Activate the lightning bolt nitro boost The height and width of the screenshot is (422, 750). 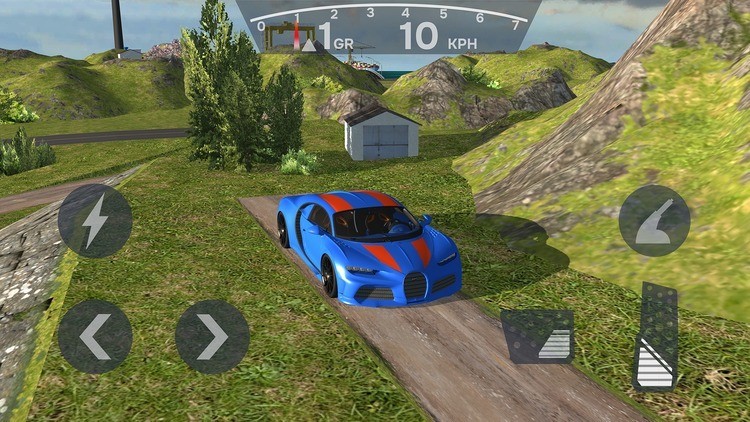pyautogui.click(x=95, y=221)
